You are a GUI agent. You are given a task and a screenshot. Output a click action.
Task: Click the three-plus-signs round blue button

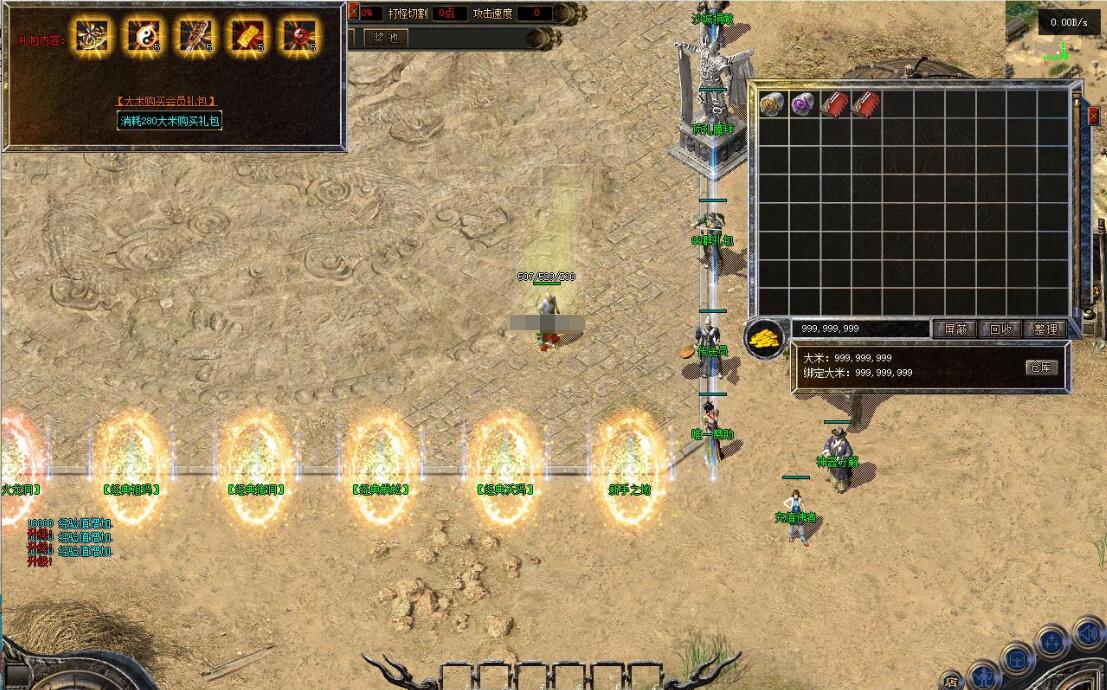pos(1051,640)
